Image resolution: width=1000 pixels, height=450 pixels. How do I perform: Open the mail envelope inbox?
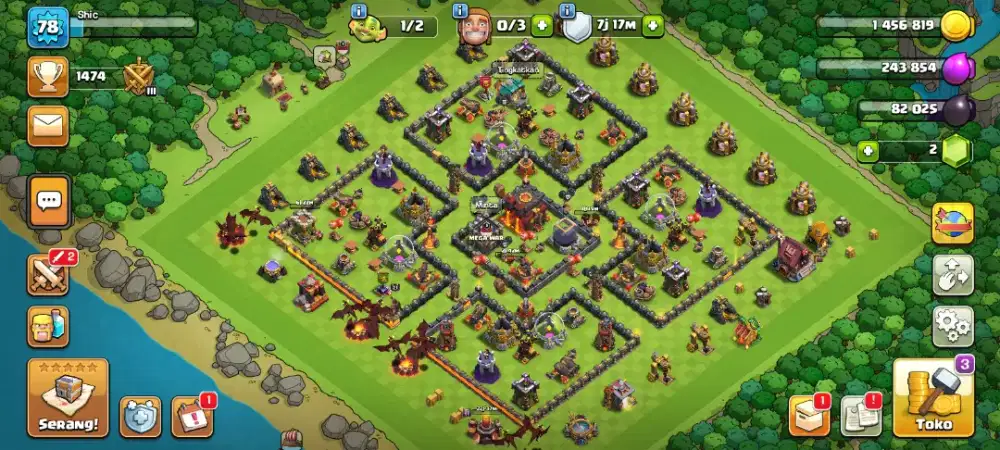pyautogui.click(x=48, y=125)
